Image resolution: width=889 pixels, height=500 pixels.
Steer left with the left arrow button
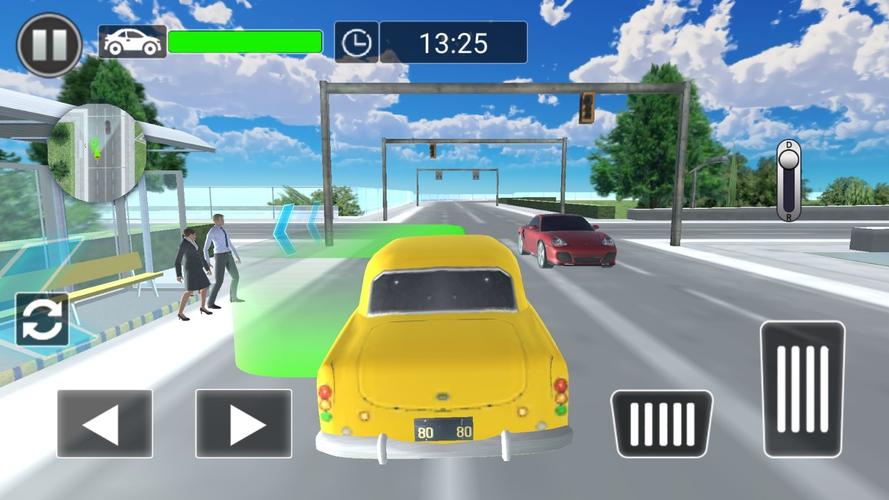pos(104,424)
